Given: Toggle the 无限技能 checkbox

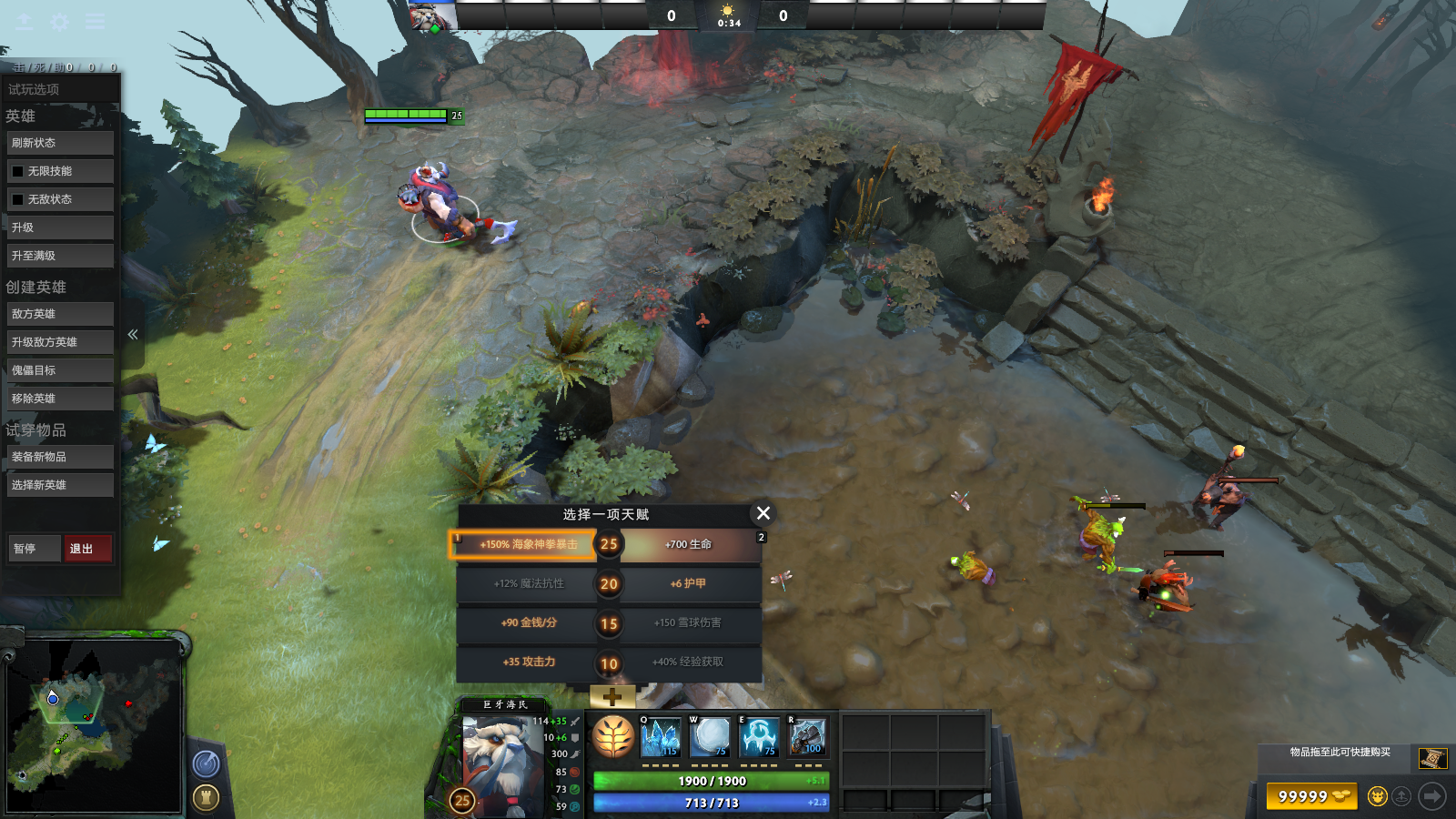Looking at the screenshot, I should (x=18, y=171).
